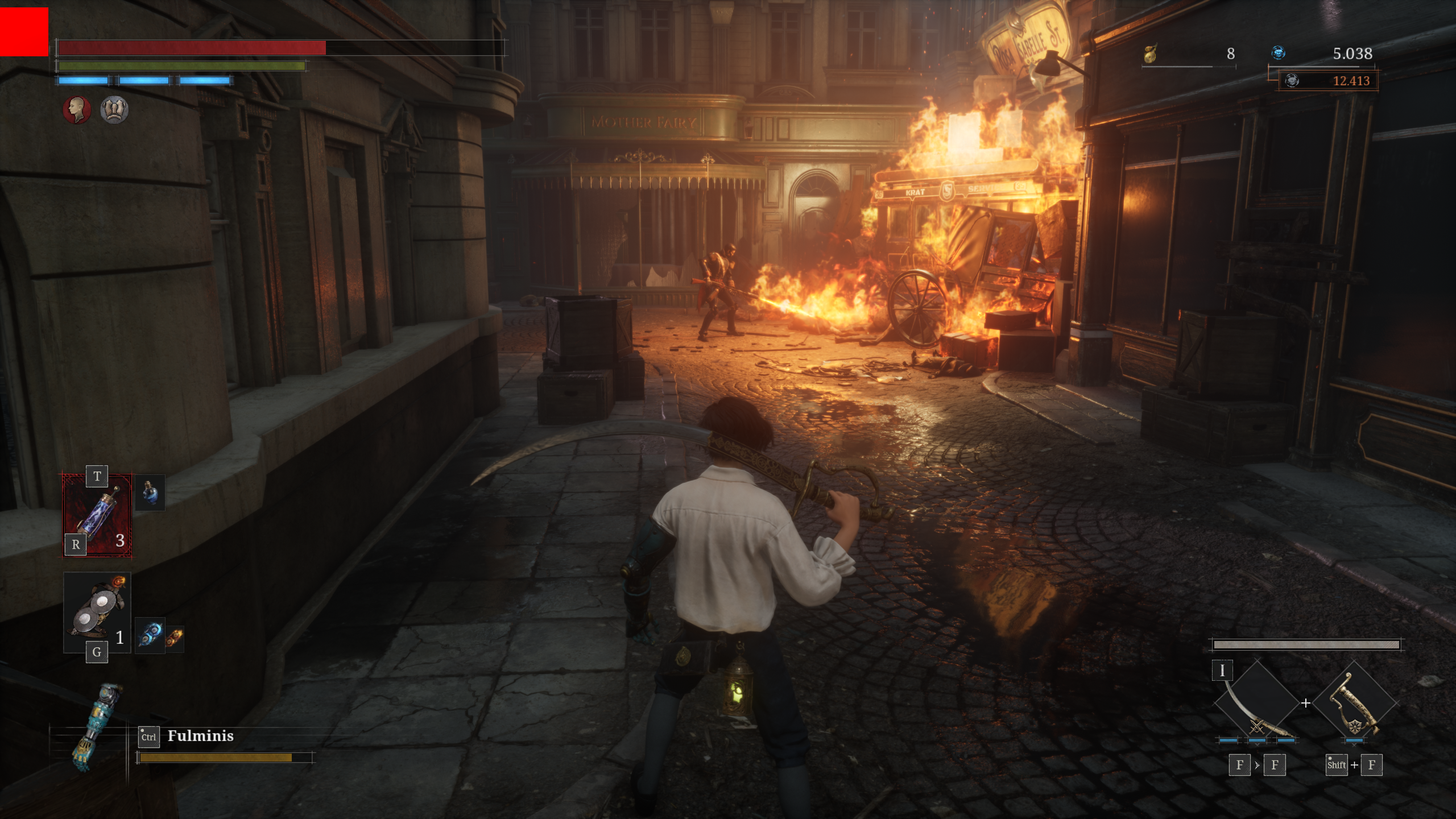Image resolution: width=1456 pixels, height=819 pixels.
Task: Click the grey gauntlet status icon
Action: 114,109
